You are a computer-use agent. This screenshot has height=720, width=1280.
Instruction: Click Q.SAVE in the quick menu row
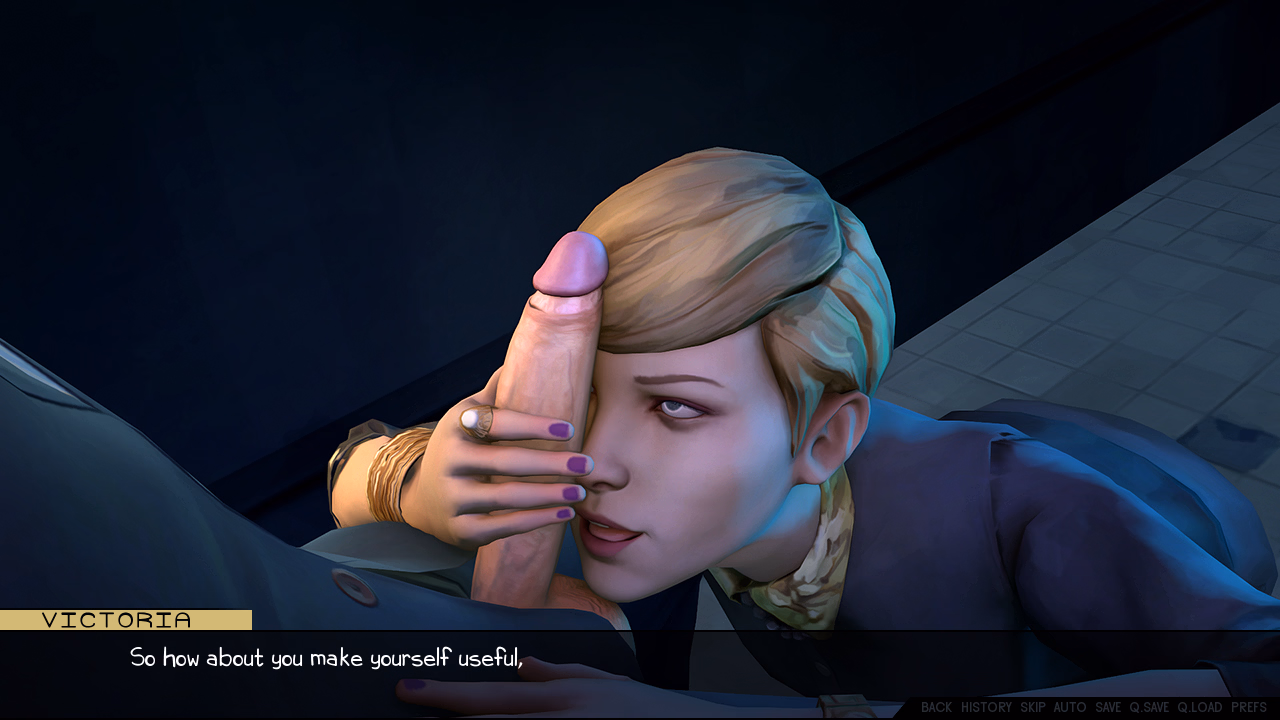1149,707
